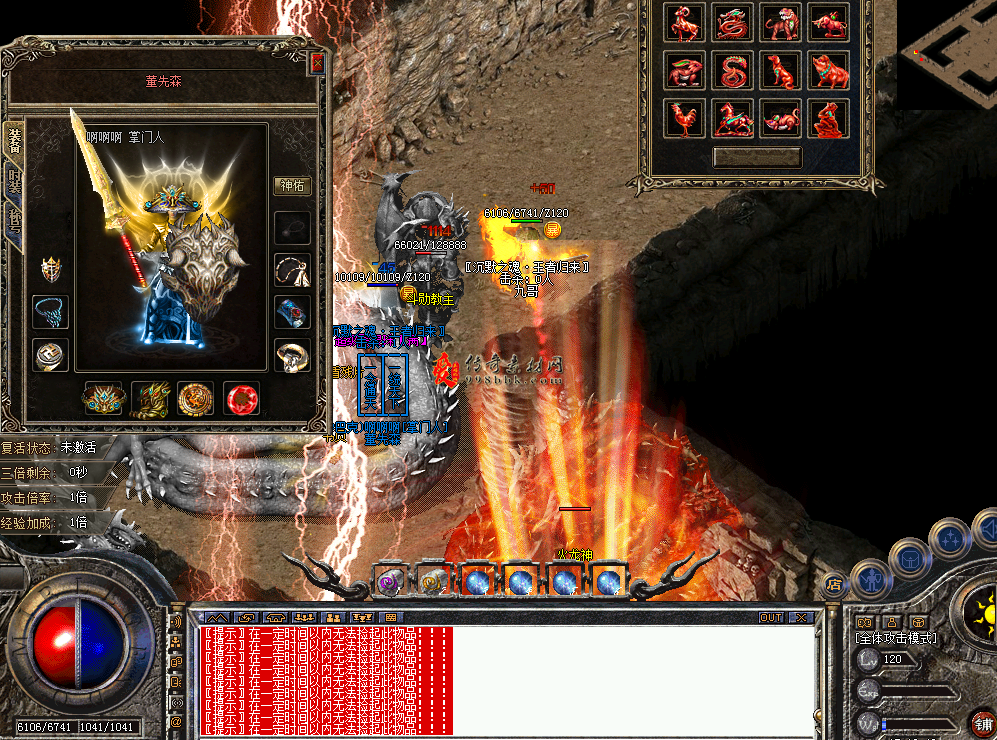Select the blue chain bracelet slot
Viewport: 997px width, 740px height.
[49, 313]
